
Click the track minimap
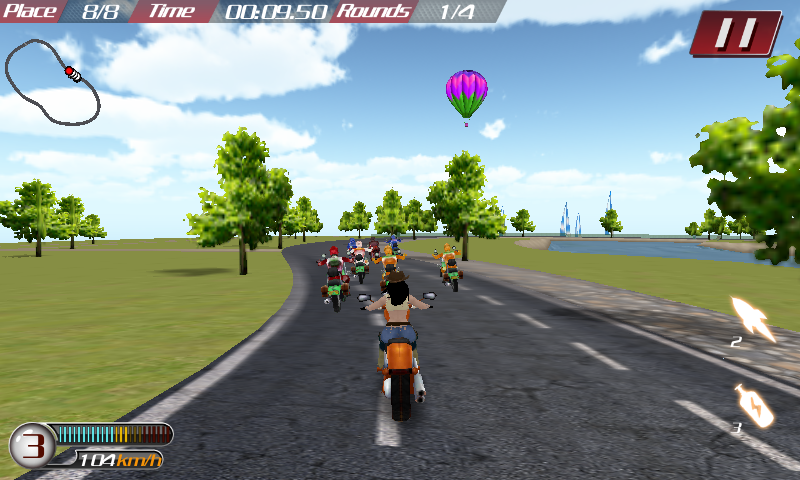(52, 82)
